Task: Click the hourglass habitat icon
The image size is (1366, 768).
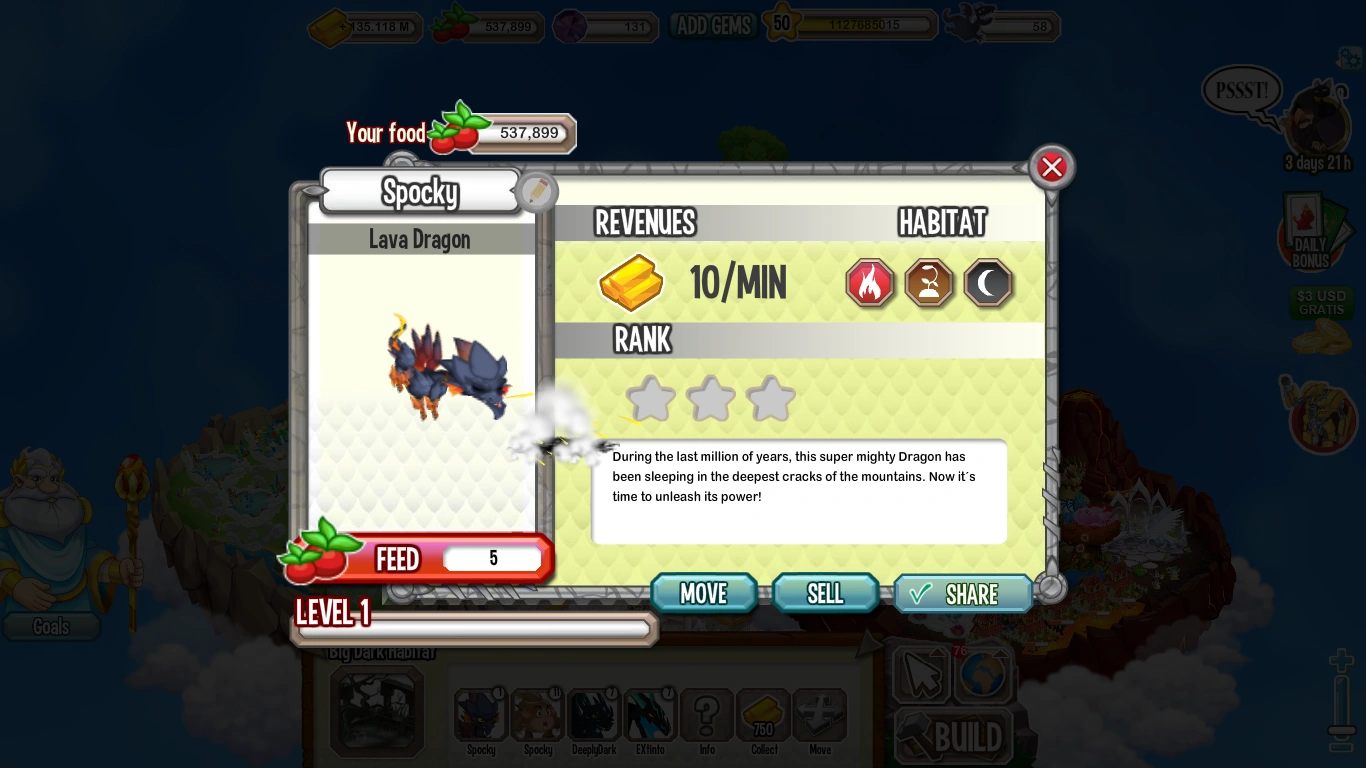Action: (x=929, y=283)
